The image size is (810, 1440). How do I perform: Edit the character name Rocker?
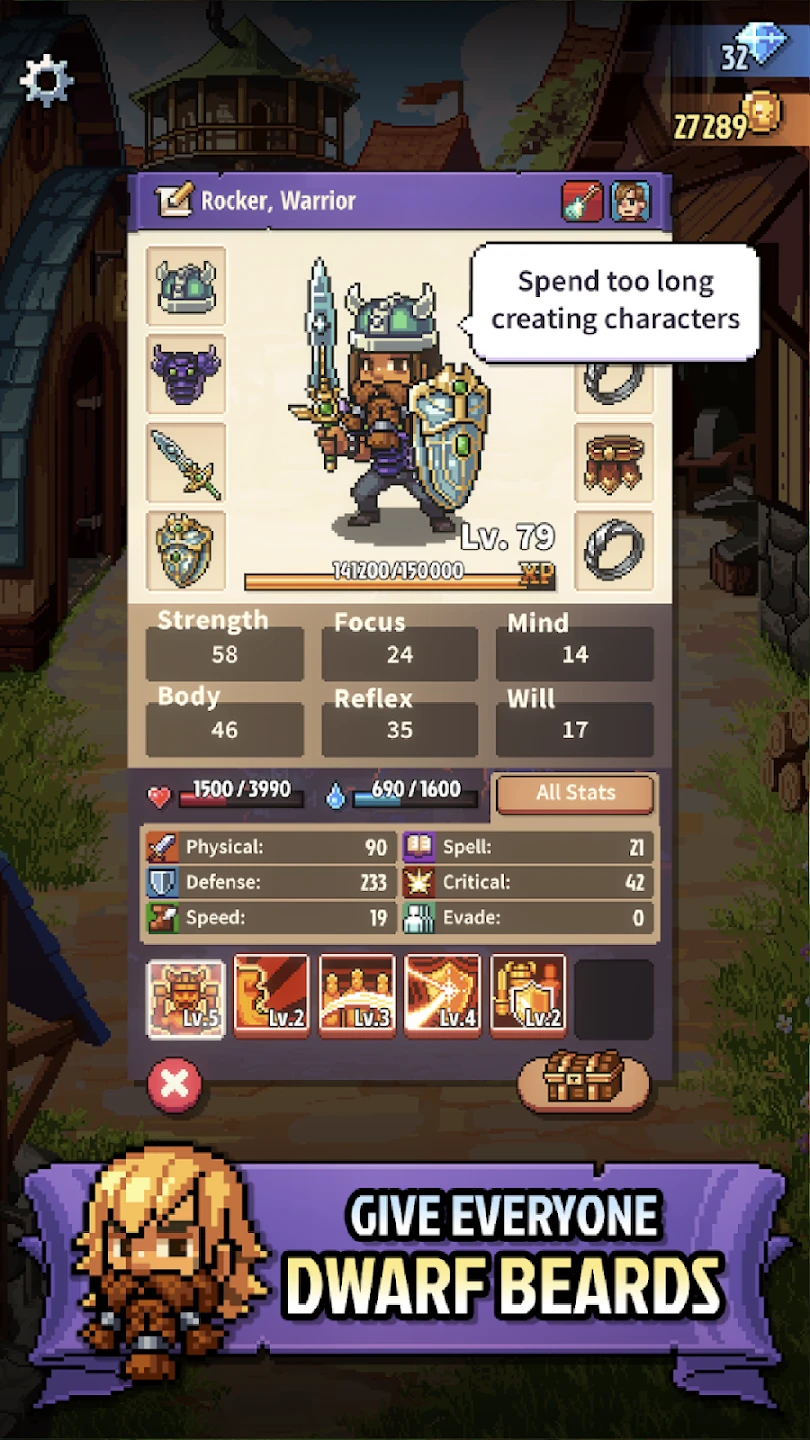[x=173, y=201]
